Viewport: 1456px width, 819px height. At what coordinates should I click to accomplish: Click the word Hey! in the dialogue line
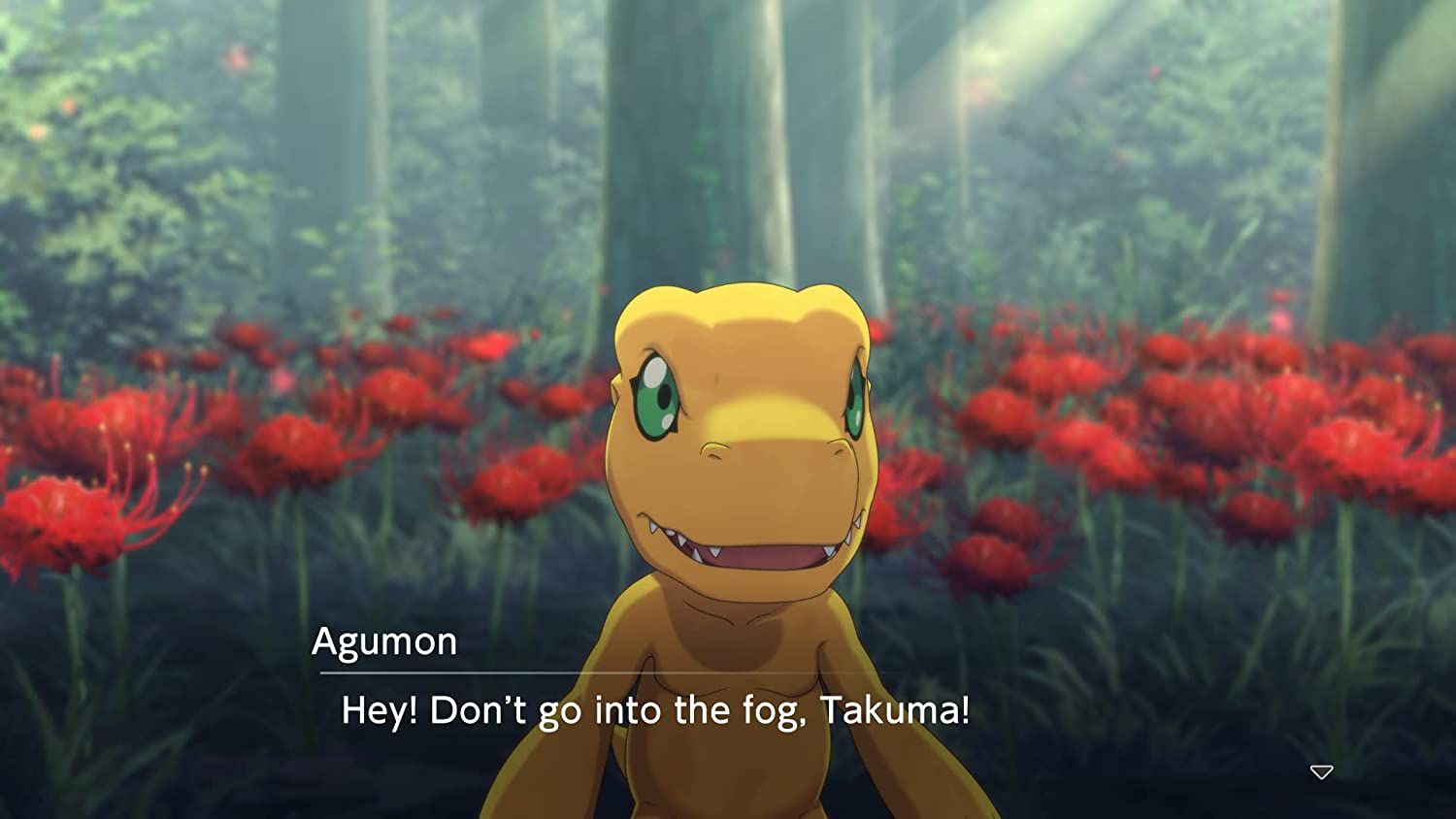click(381, 711)
